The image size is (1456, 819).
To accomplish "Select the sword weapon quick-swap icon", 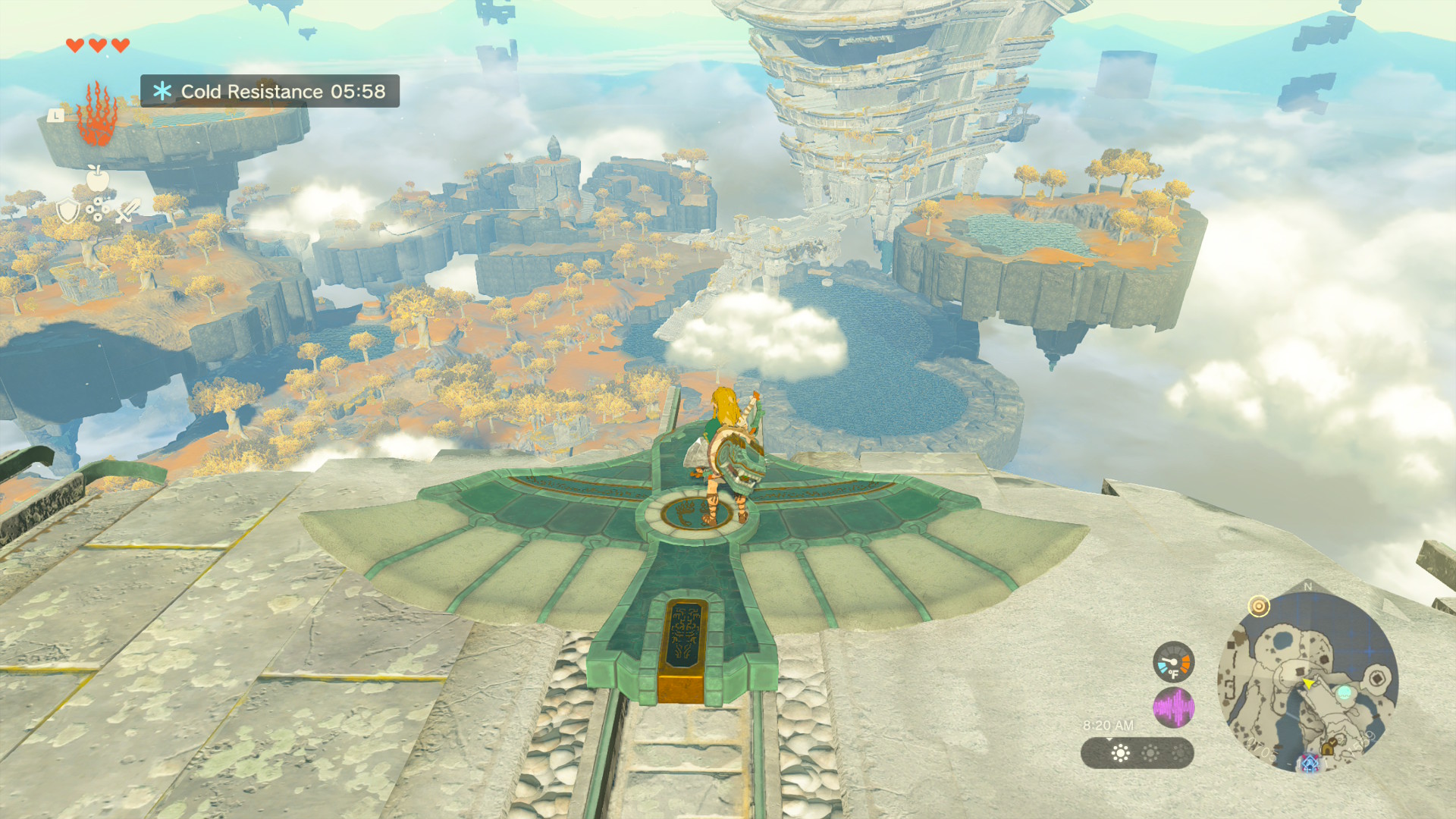I will [x=127, y=210].
